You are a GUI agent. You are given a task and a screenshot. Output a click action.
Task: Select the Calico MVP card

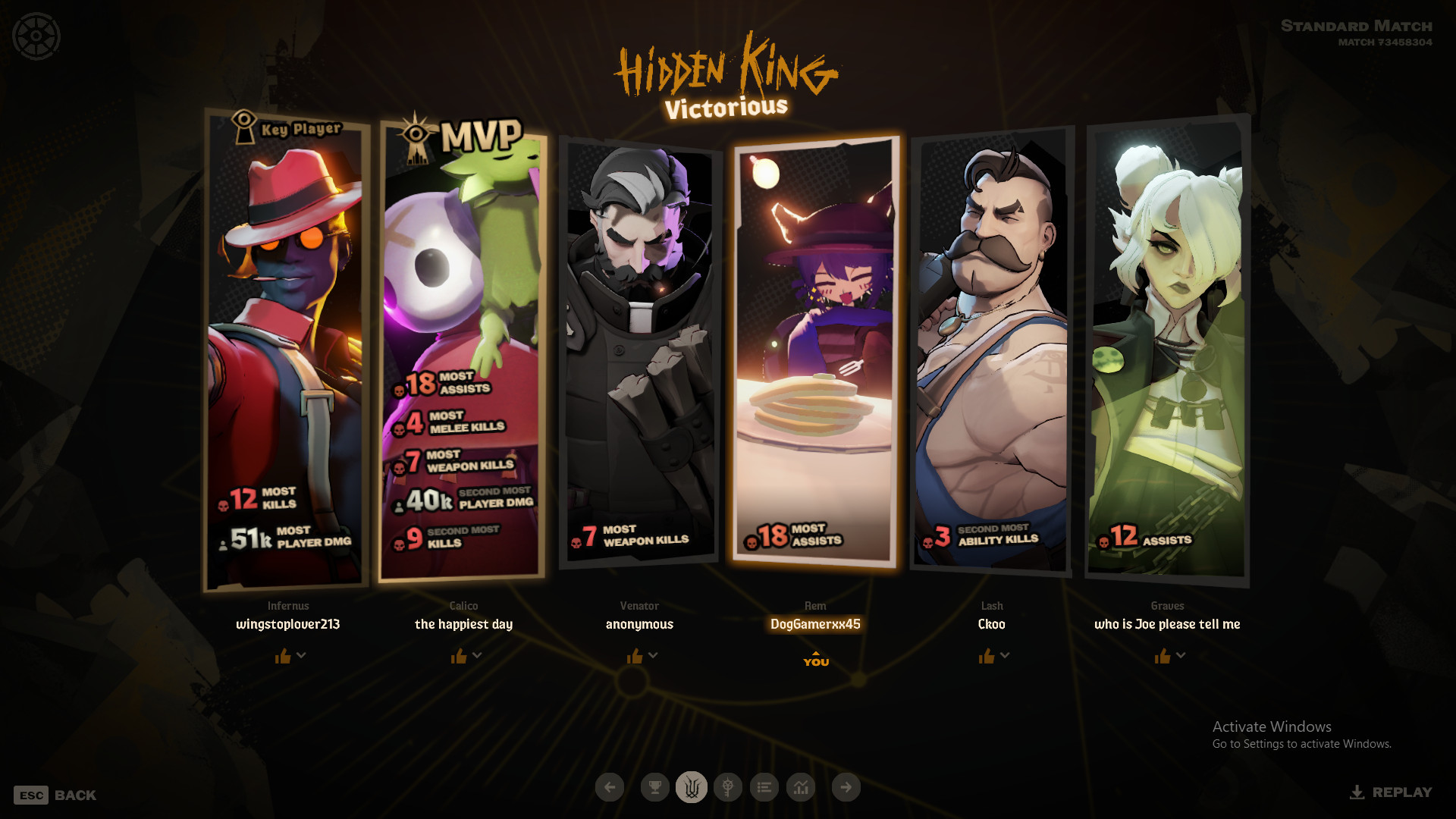[463, 349]
